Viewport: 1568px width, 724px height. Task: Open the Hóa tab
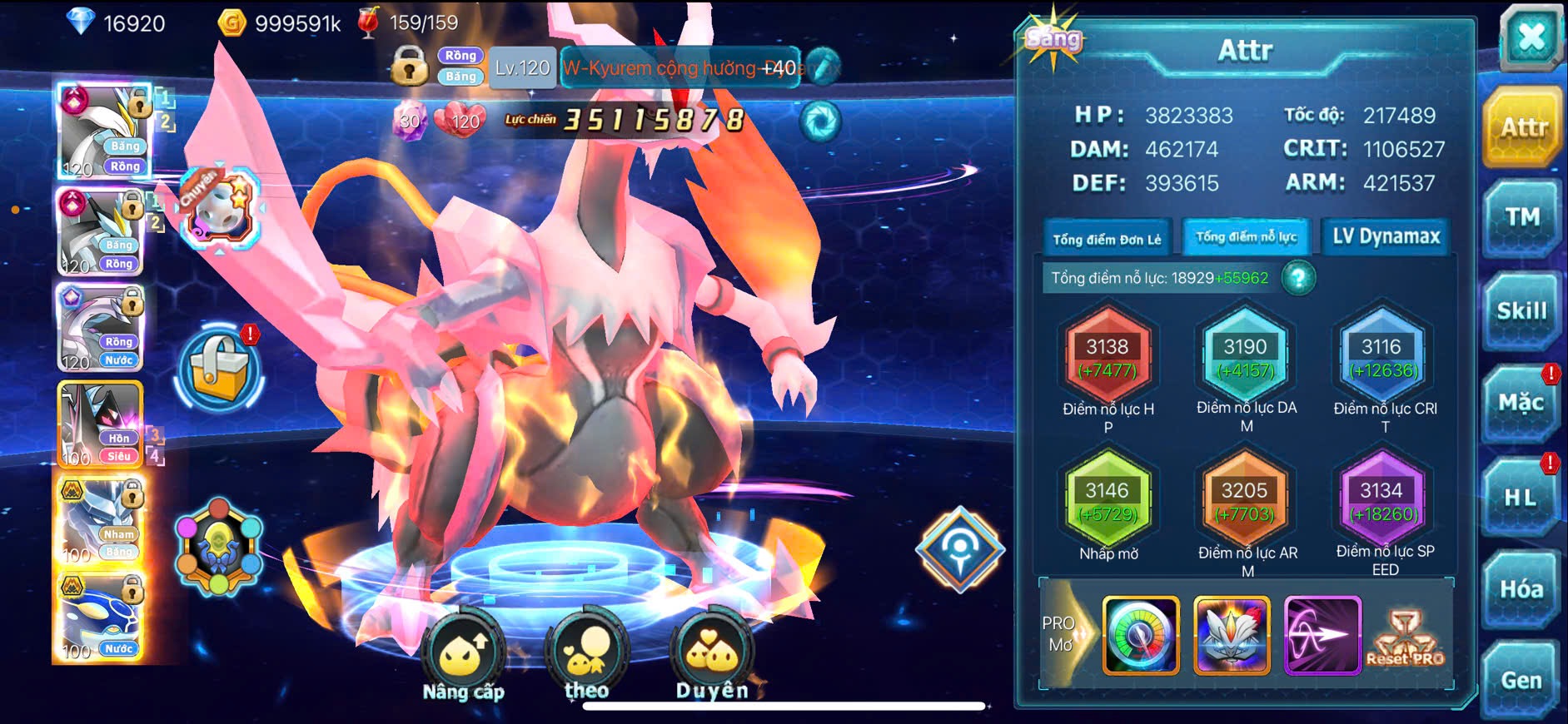[1521, 589]
